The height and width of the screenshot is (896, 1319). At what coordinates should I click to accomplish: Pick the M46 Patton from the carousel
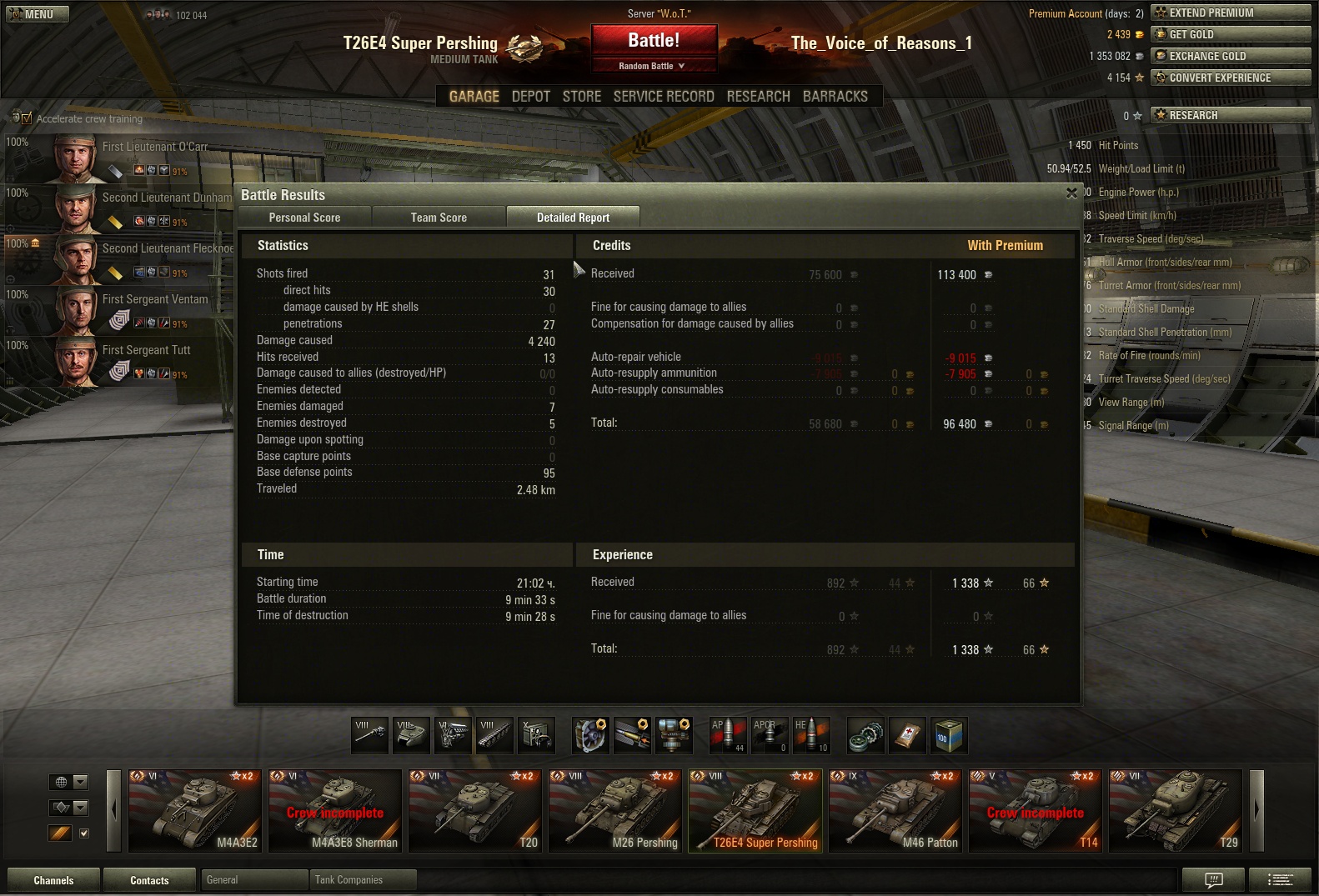[895, 811]
